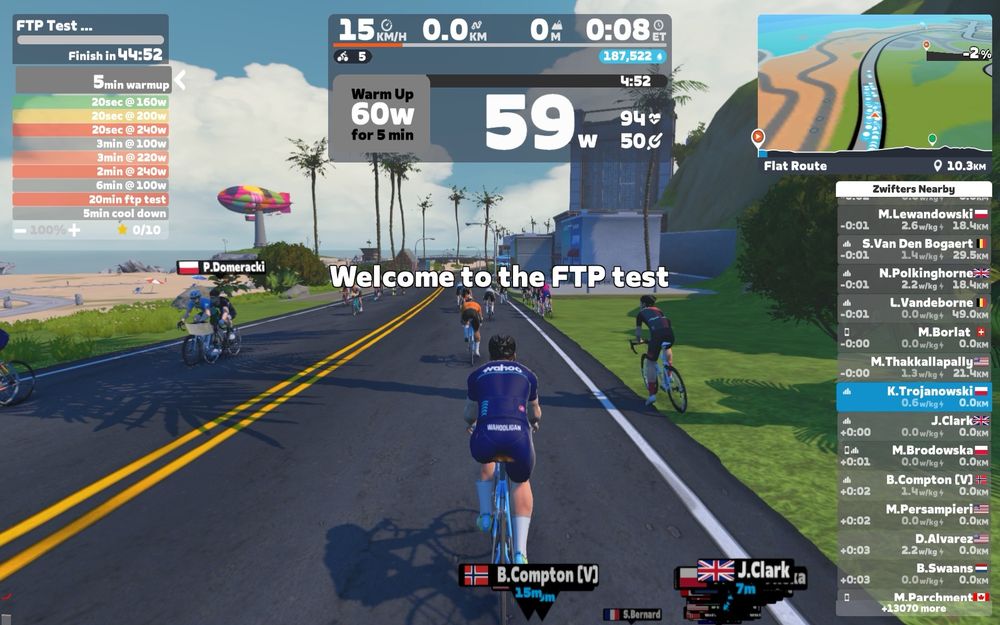The width and height of the screenshot is (1000, 625).
Task: Select the 20min ftp test block
Action: click(x=91, y=199)
